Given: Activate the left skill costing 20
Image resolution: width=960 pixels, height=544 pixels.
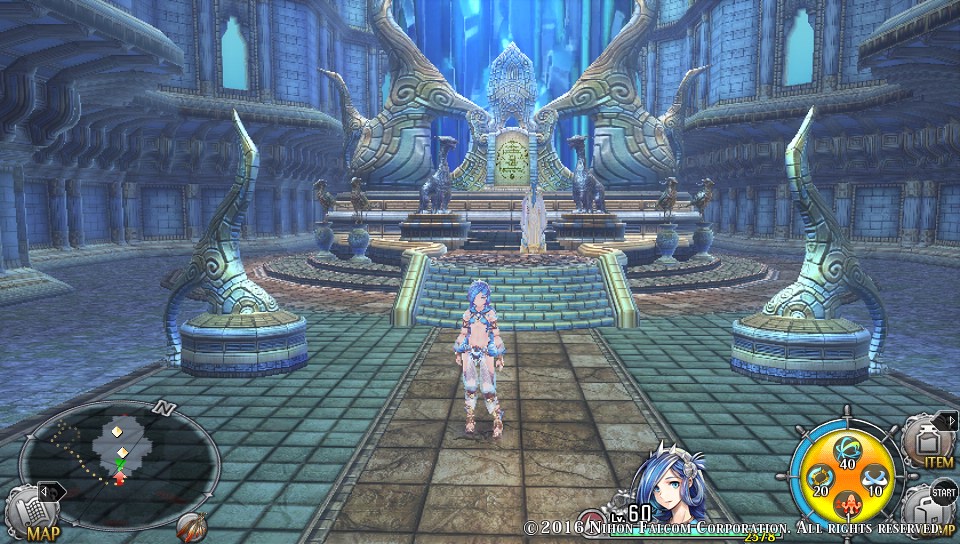Looking at the screenshot, I should pyautogui.click(x=819, y=481).
